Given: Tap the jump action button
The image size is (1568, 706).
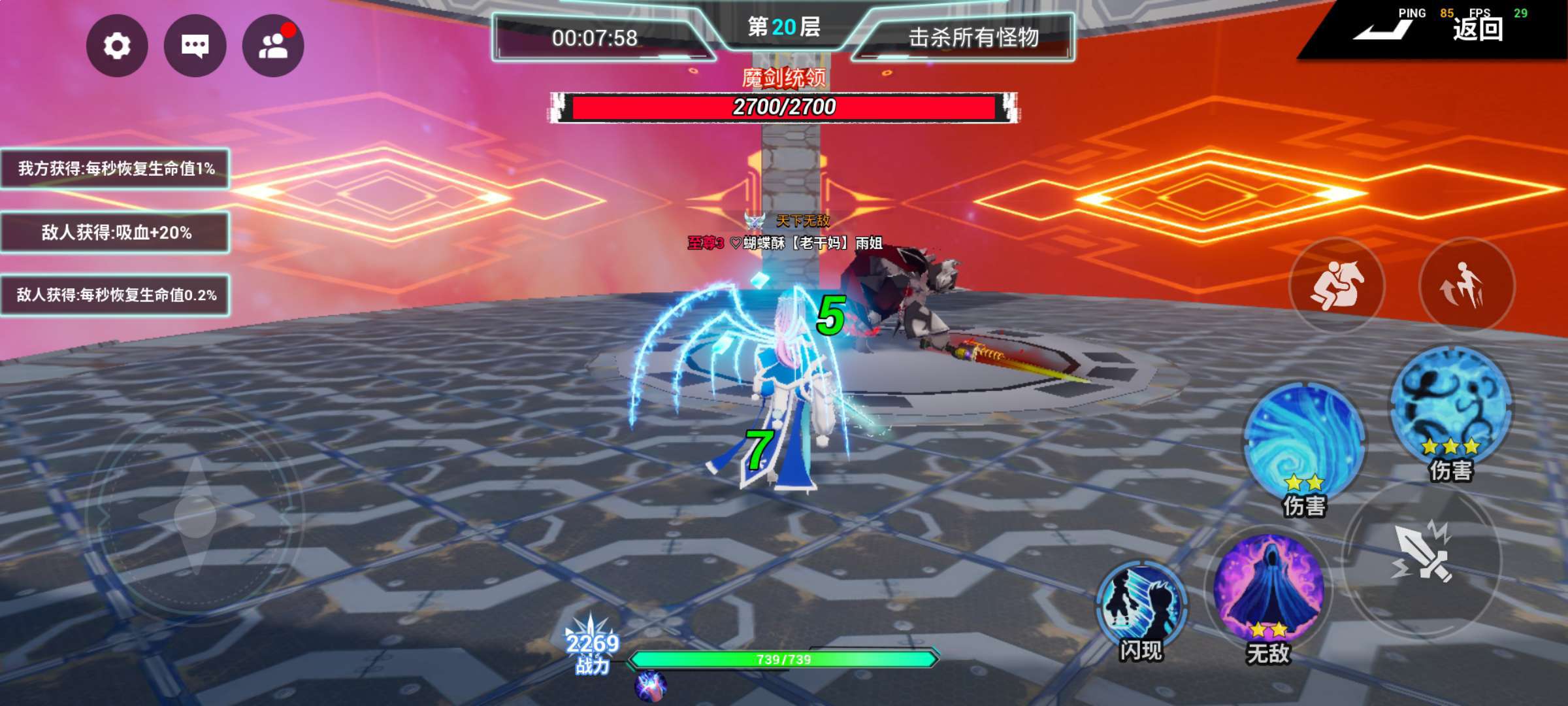Looking at the screenshot, I should pyautogui.click(x=1466, y=286).
